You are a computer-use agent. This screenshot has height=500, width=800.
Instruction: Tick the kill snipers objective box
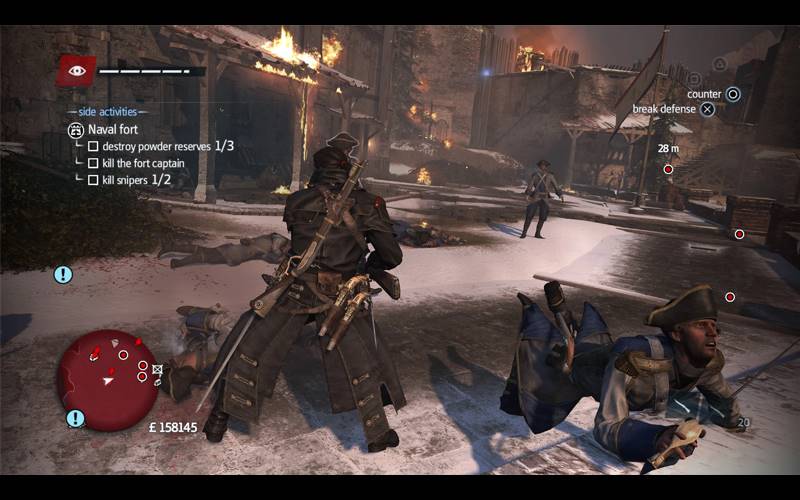pos(93,180)
